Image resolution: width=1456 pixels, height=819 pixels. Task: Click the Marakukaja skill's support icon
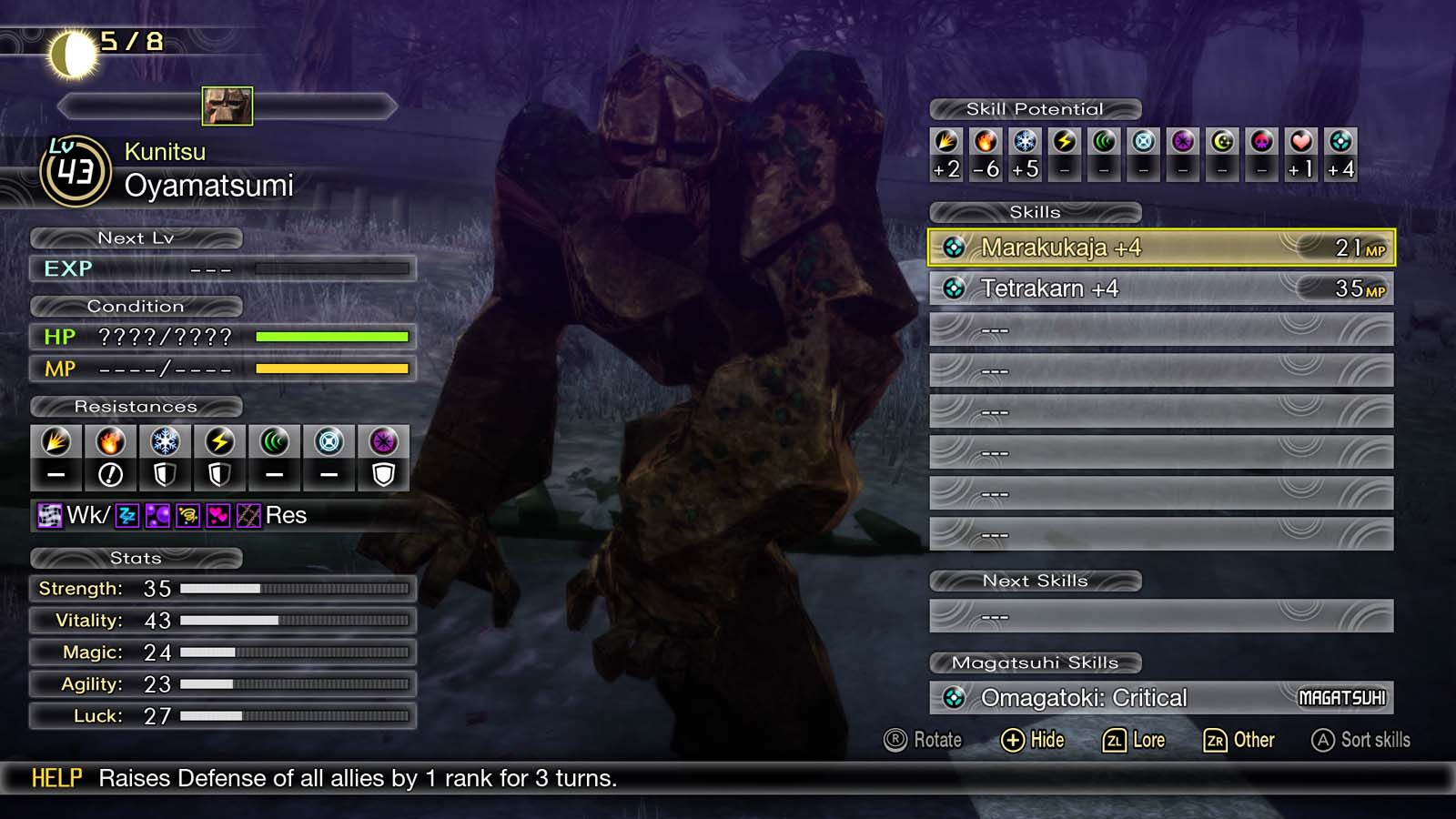pyautogui.click(x=955, y=247)
